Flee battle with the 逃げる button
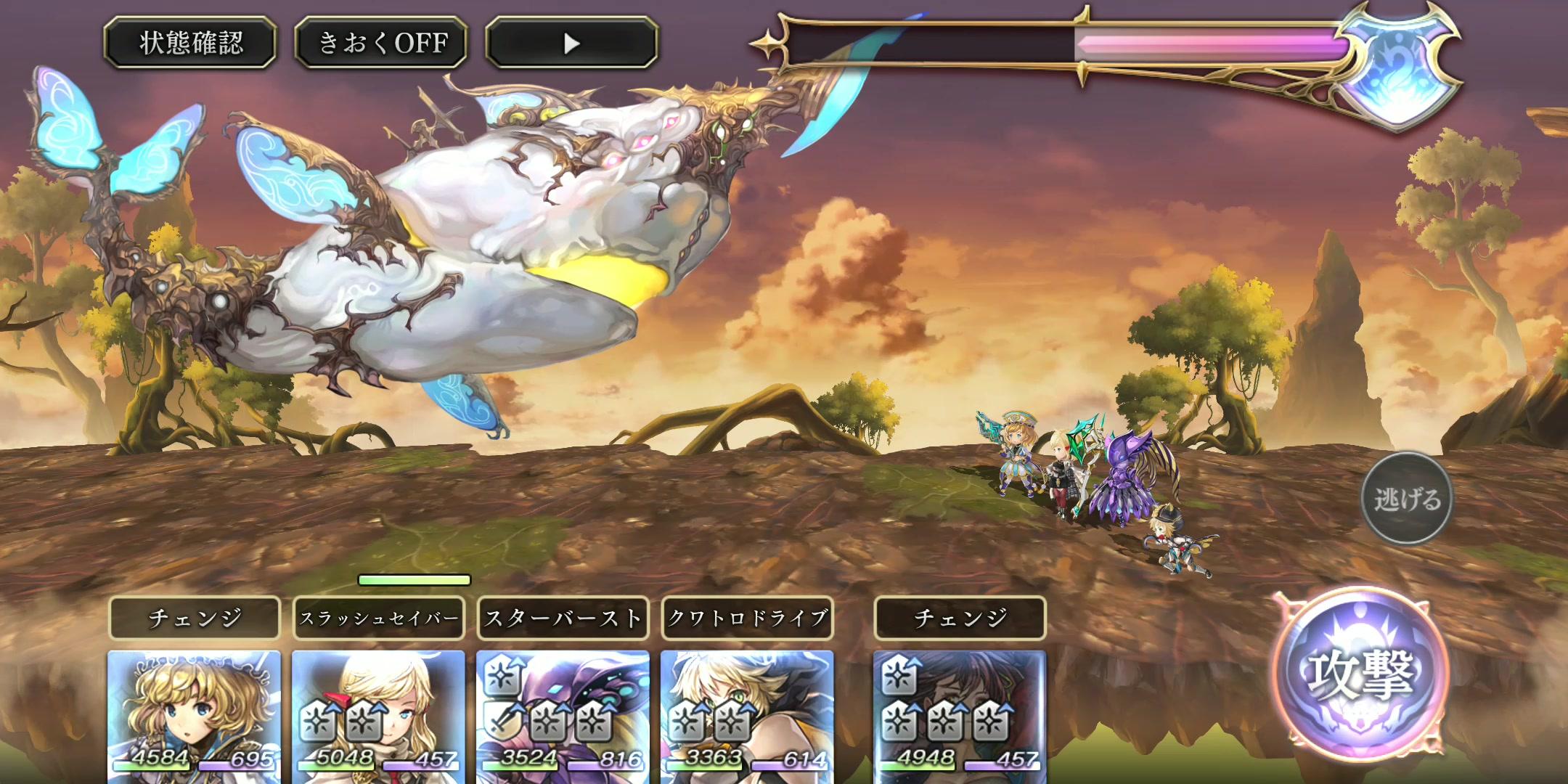The image size is (1568, 784). click(1406, 499)
